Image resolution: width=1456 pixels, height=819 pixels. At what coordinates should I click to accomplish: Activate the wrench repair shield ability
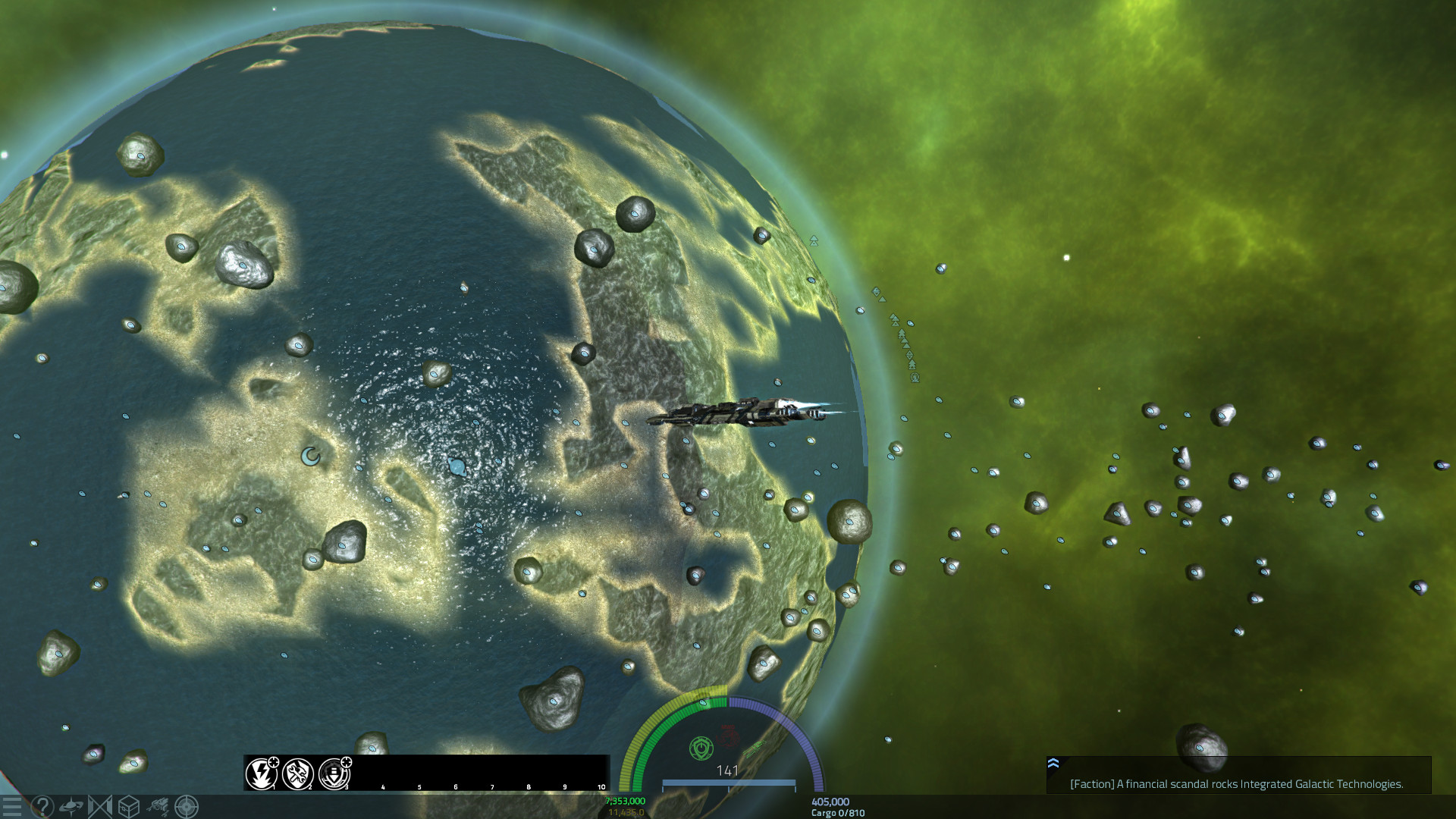297,773
